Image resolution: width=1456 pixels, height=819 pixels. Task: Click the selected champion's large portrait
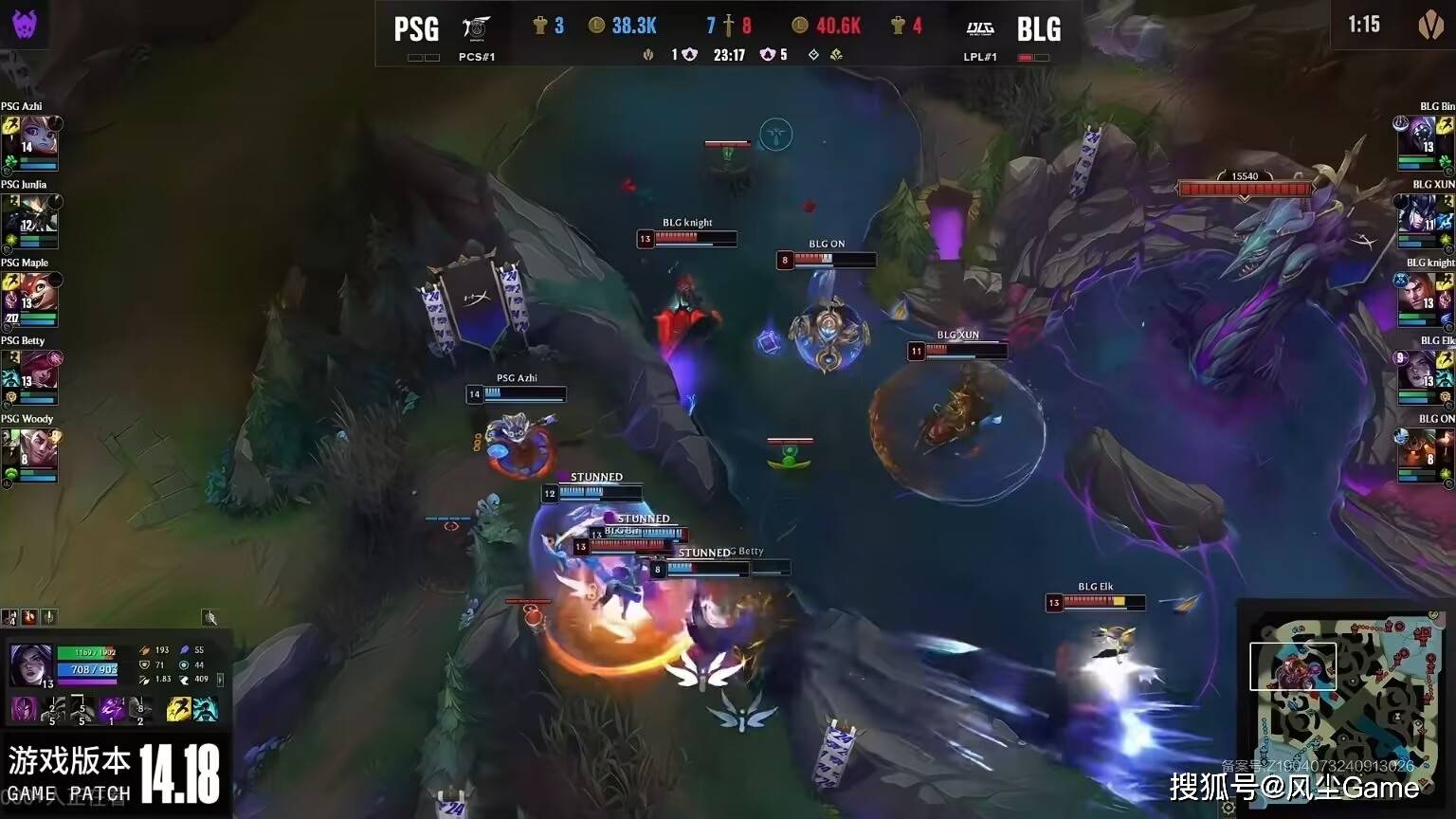[30, 665]
